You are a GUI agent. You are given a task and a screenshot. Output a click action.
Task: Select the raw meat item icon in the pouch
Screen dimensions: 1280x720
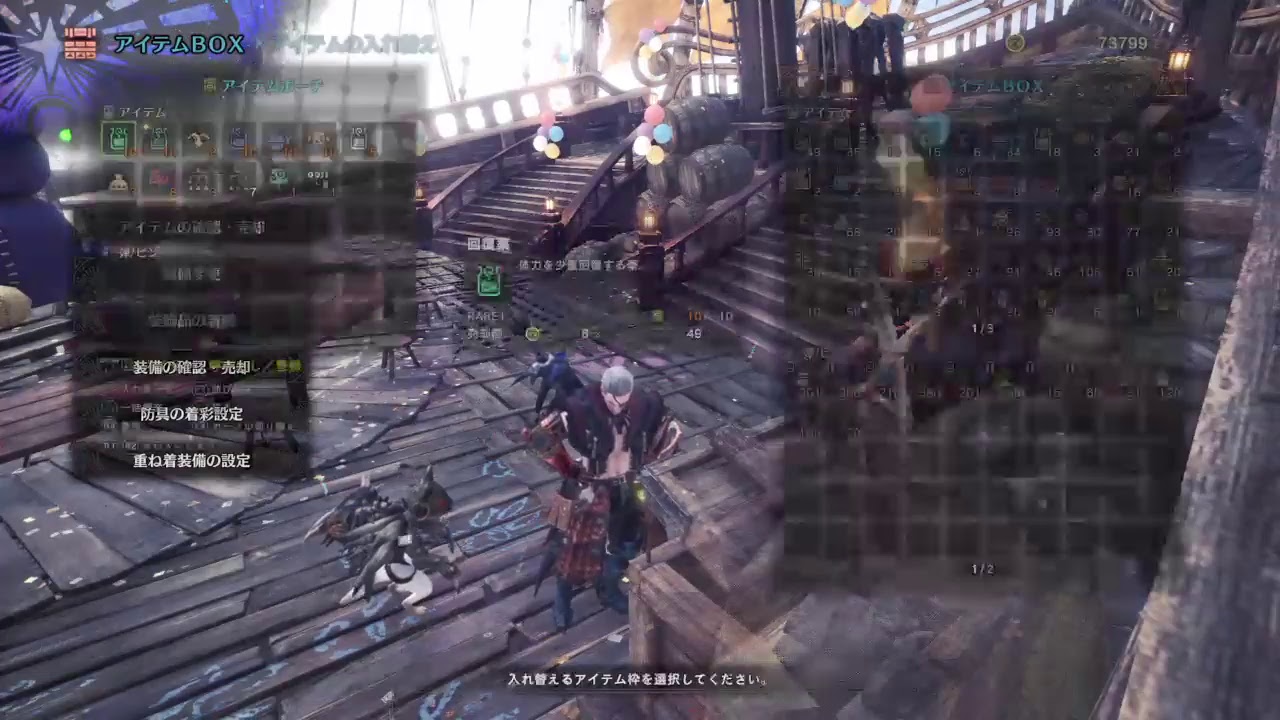pos(198,136)
